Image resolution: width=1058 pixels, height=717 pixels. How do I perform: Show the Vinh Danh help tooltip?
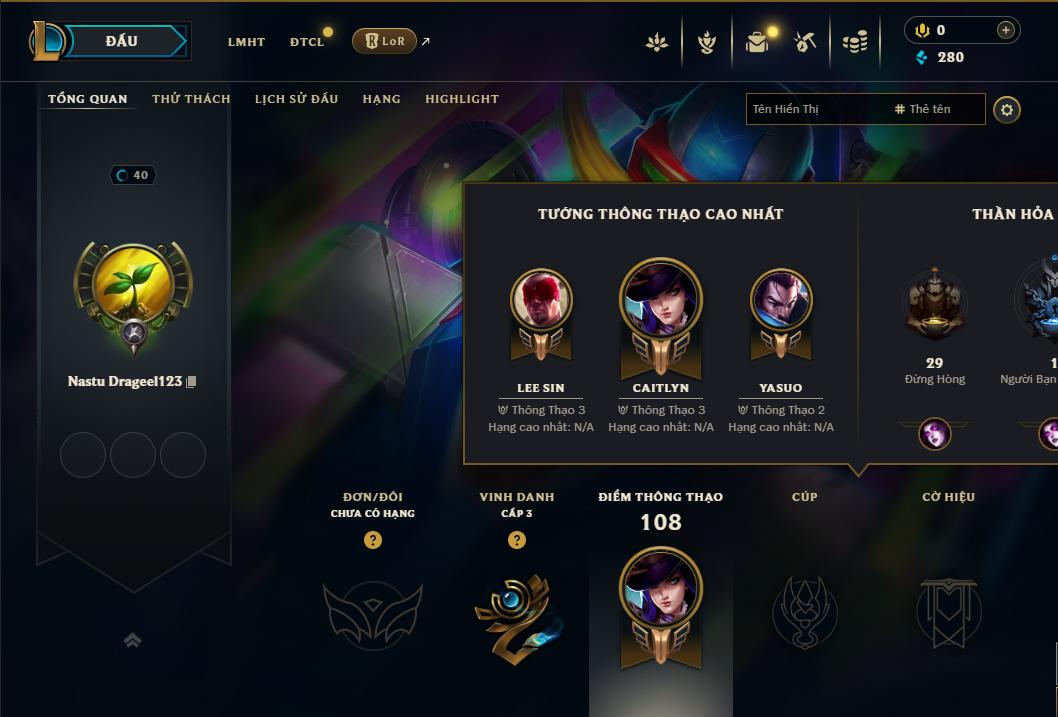(517, 540)
